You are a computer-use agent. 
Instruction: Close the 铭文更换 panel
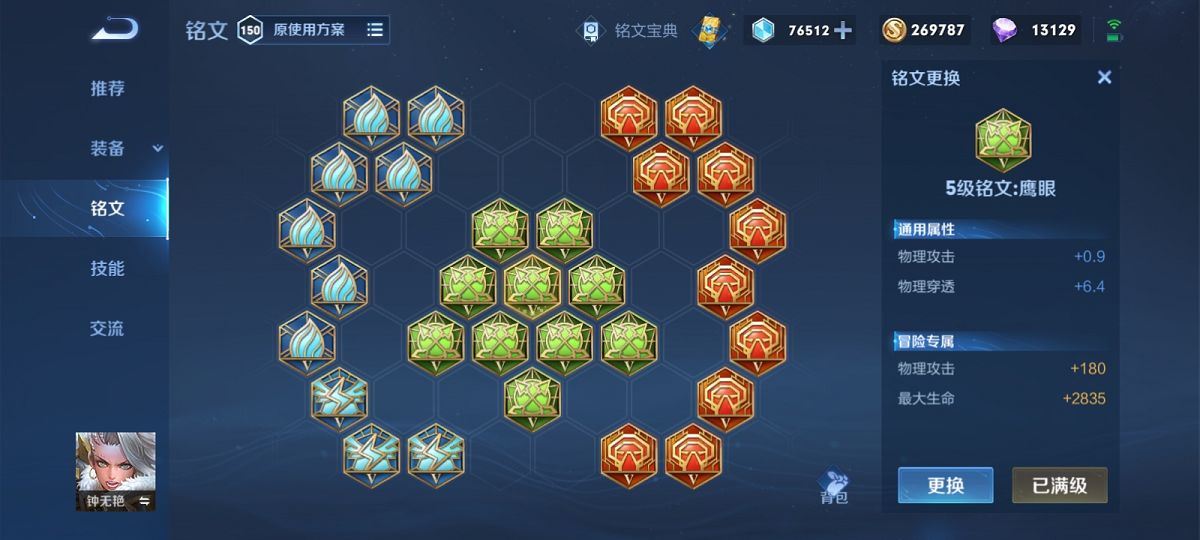[1104, 77]
